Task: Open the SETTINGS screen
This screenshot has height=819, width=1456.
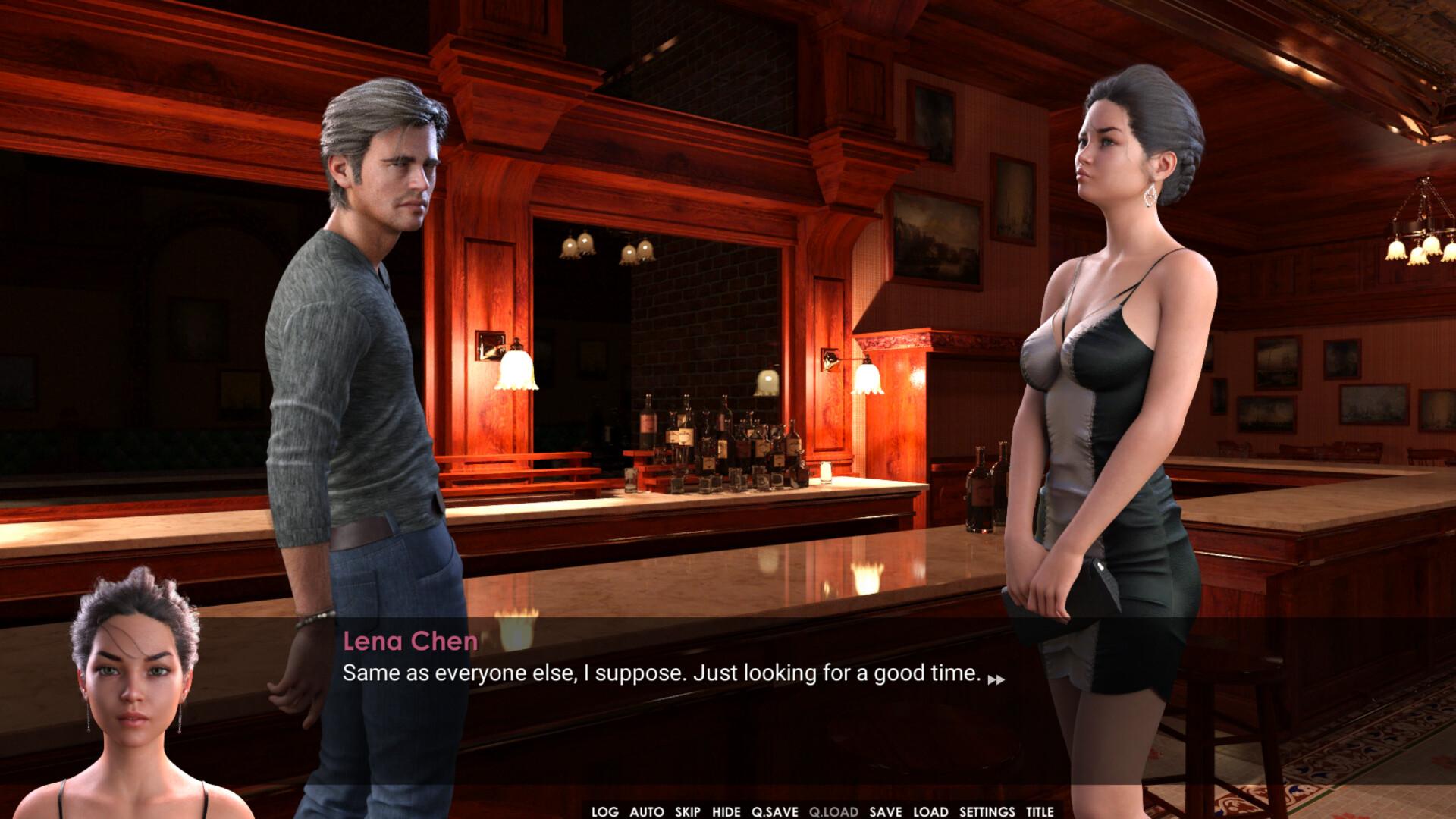Action: [x=986, y=811]
